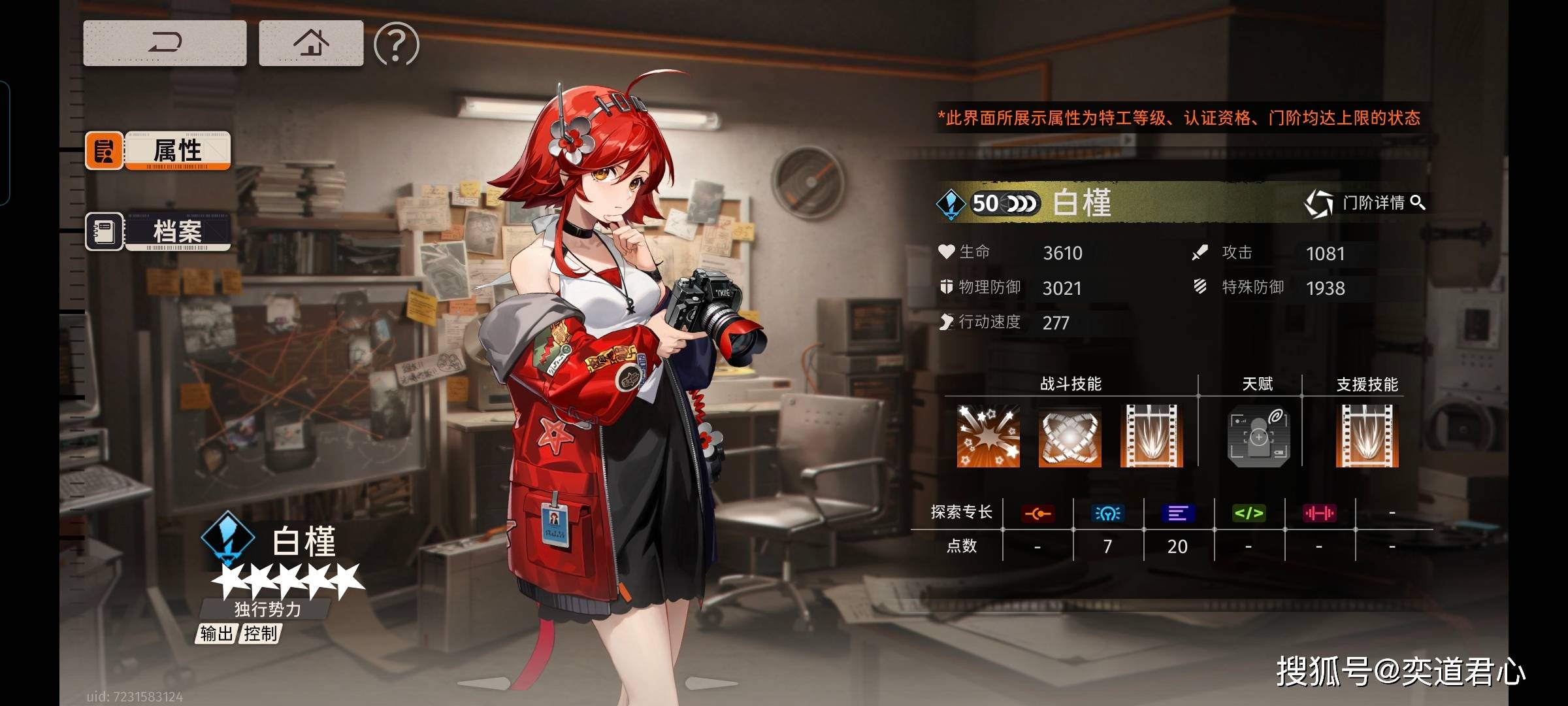Show the film-strip combat skill under 战斗技能
The height and width of the screenshot is (706, 1568).
1151,436
